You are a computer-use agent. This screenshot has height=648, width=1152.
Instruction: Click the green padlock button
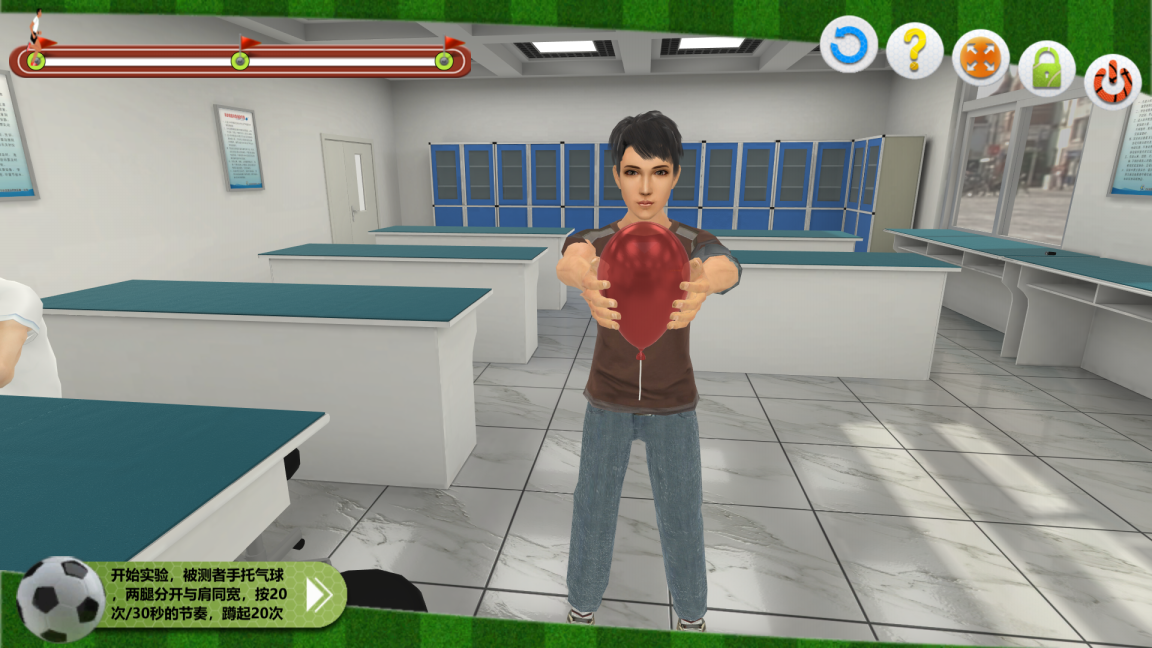[x=1046, y=69]
